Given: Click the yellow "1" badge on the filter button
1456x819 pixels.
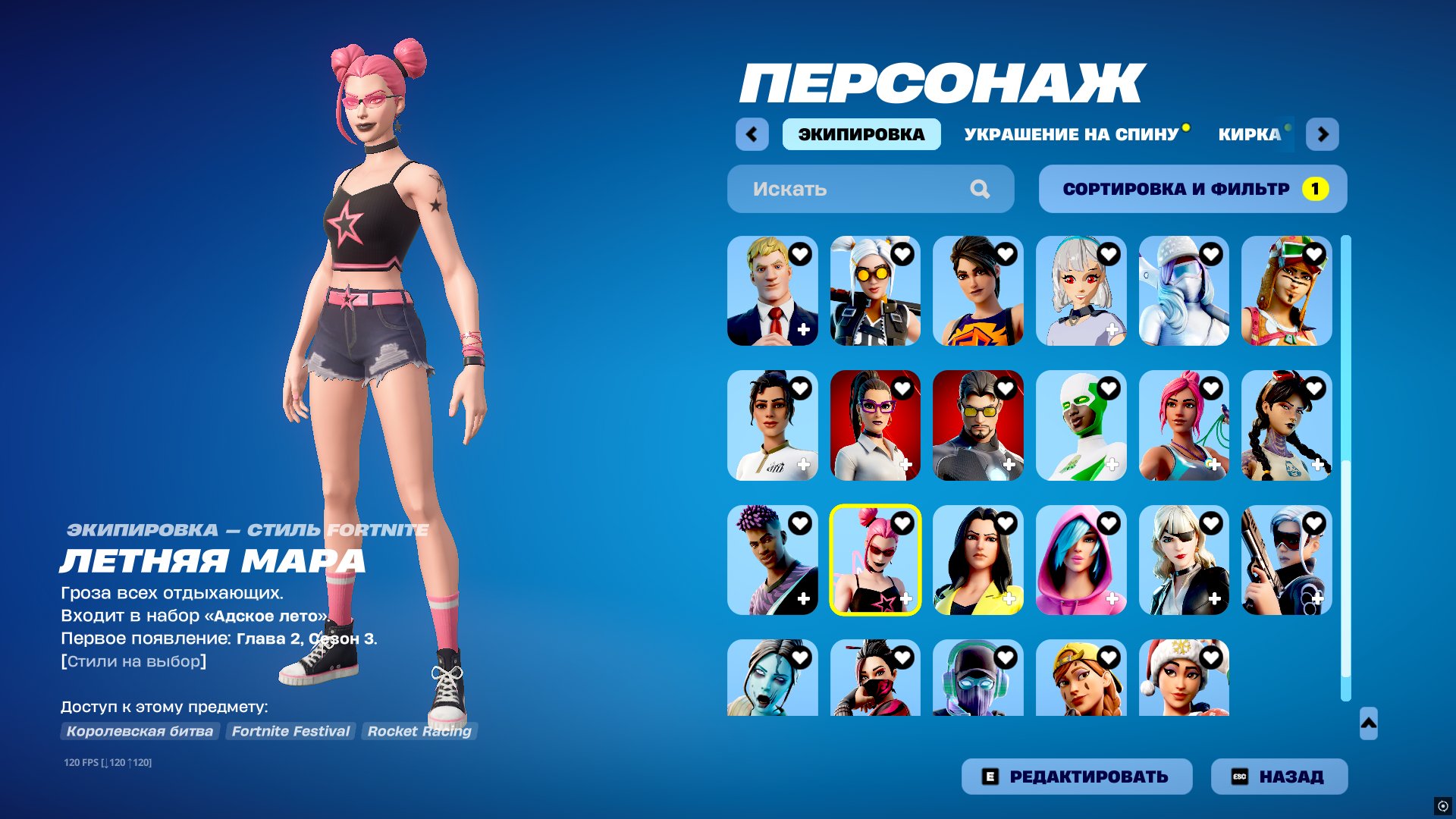Looking at the screenshot, I should [1315, 190].
